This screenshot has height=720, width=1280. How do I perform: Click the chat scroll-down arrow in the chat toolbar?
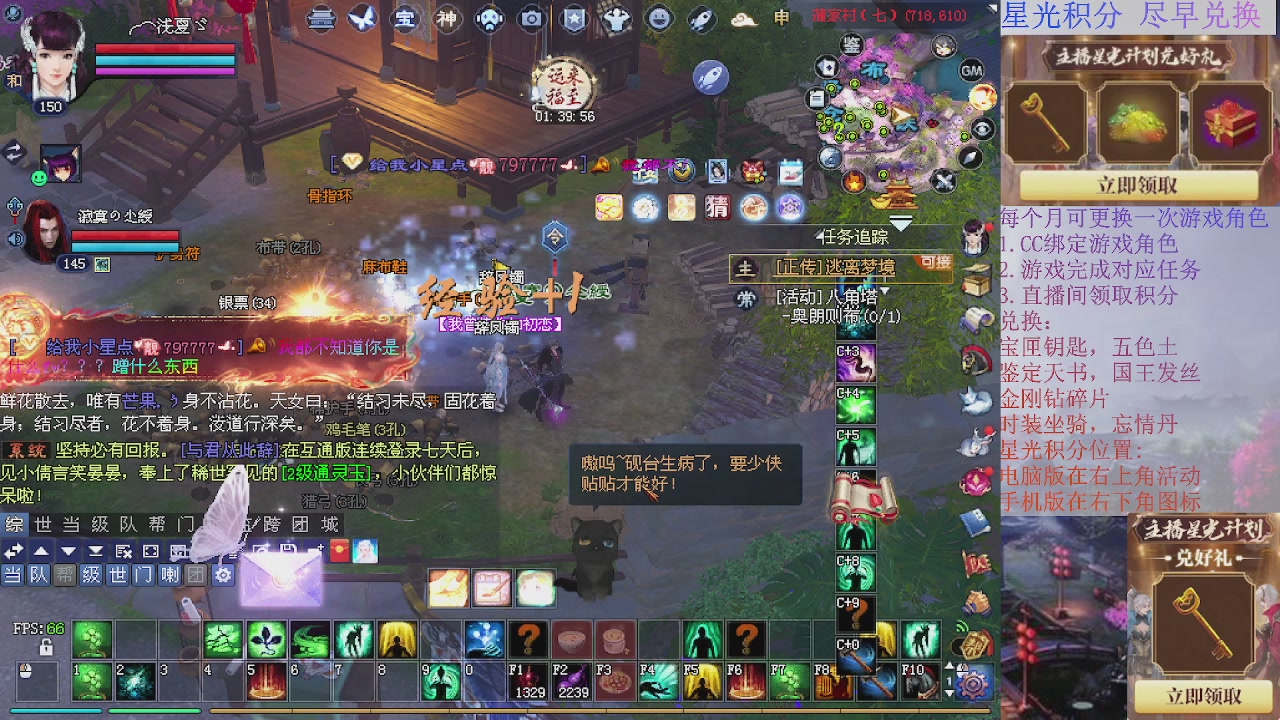coord(68,552)
